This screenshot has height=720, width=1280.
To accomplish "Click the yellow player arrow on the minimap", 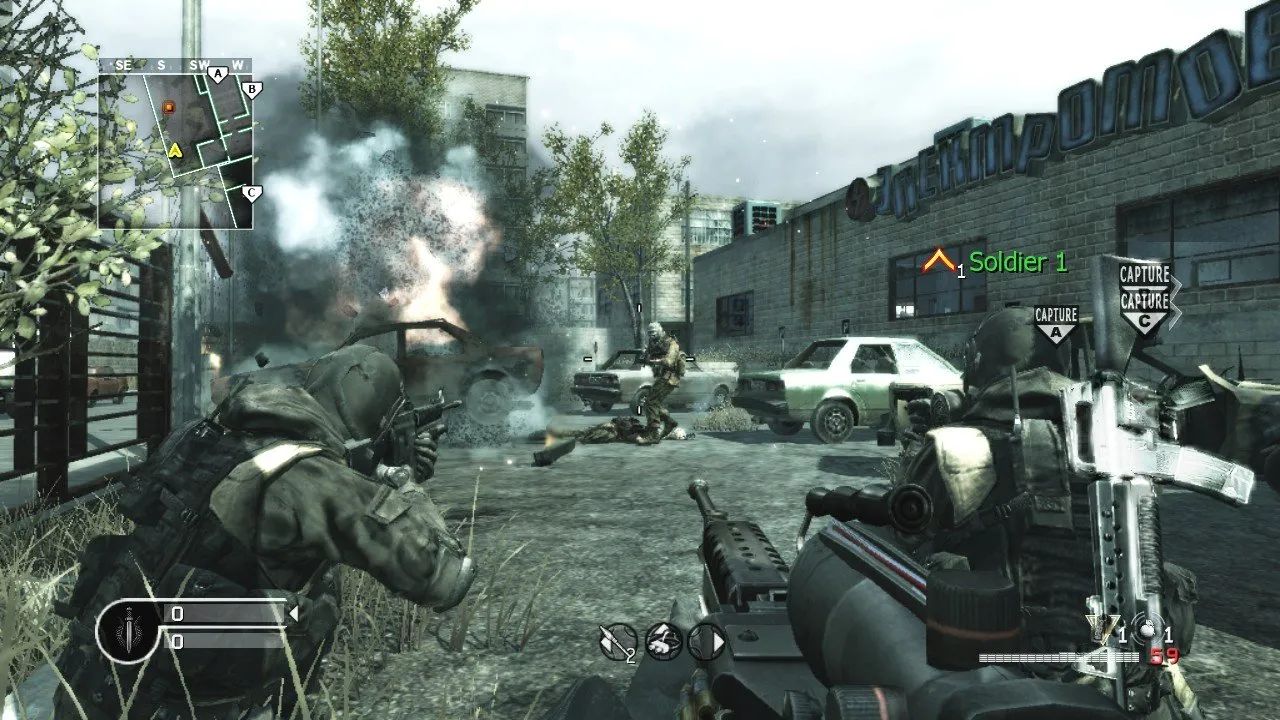I will pos(176,151).
